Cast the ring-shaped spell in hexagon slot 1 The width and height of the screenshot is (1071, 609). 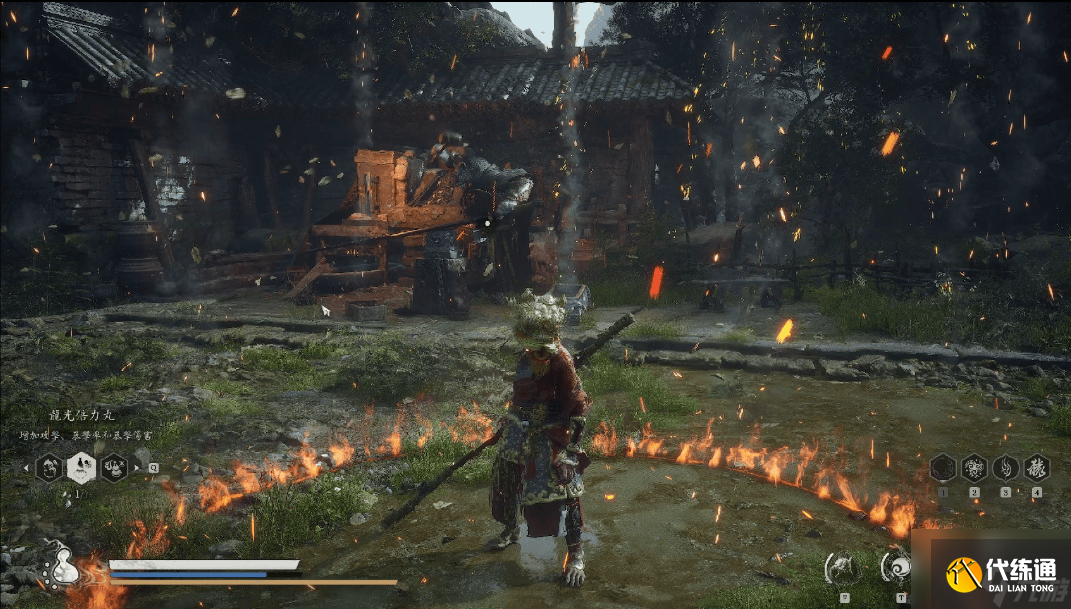943,467
